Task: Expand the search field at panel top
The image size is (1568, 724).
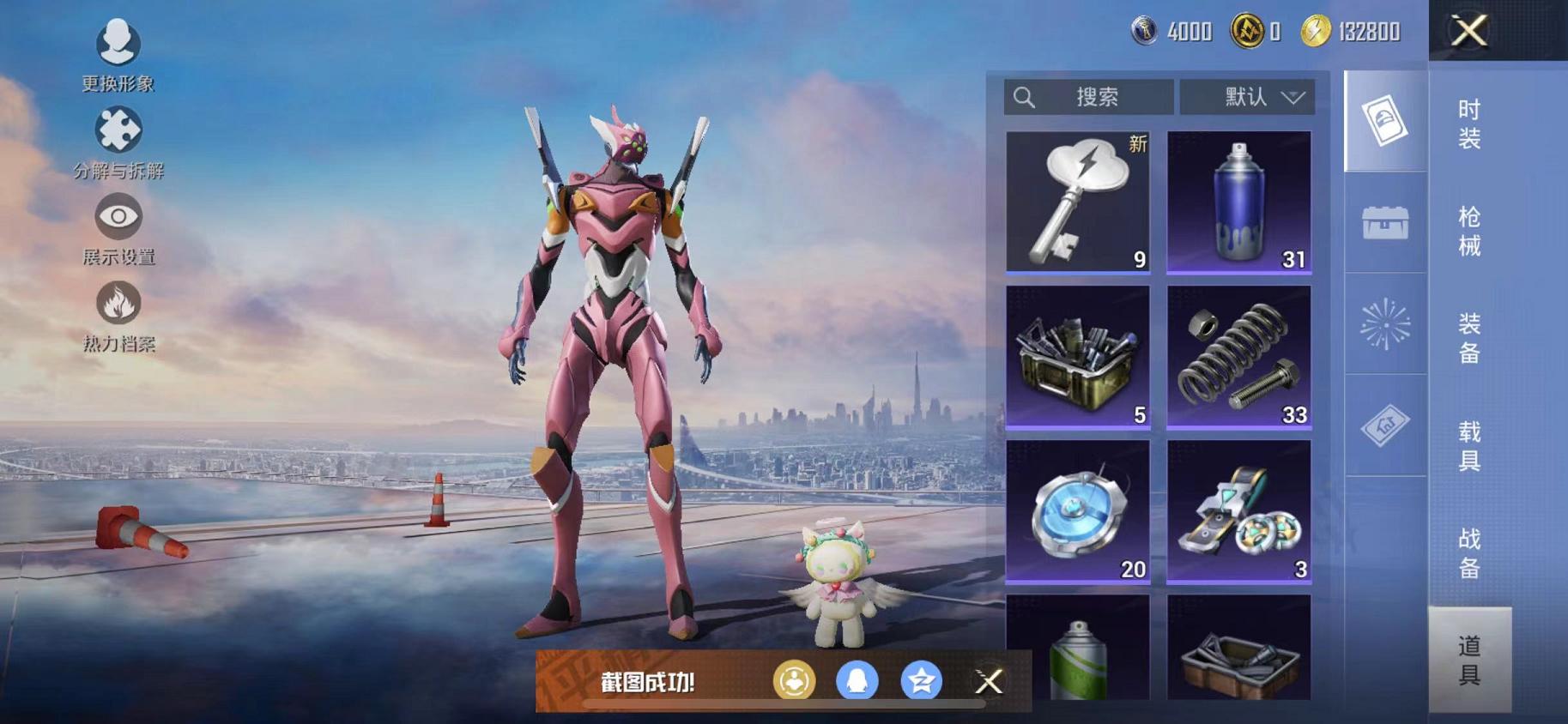Action: click(1088, 97)
